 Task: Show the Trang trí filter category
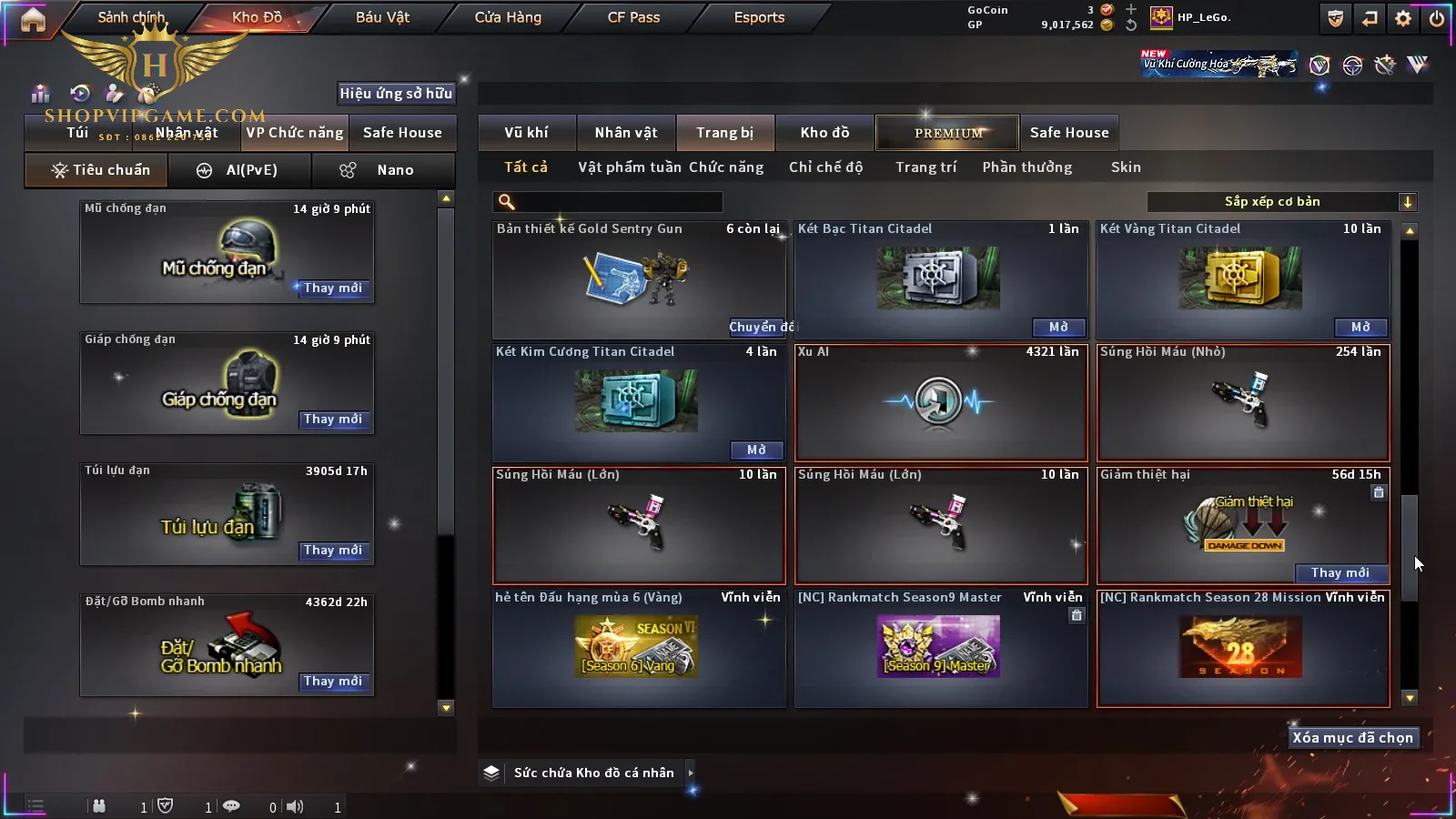(x=925, y=167)
